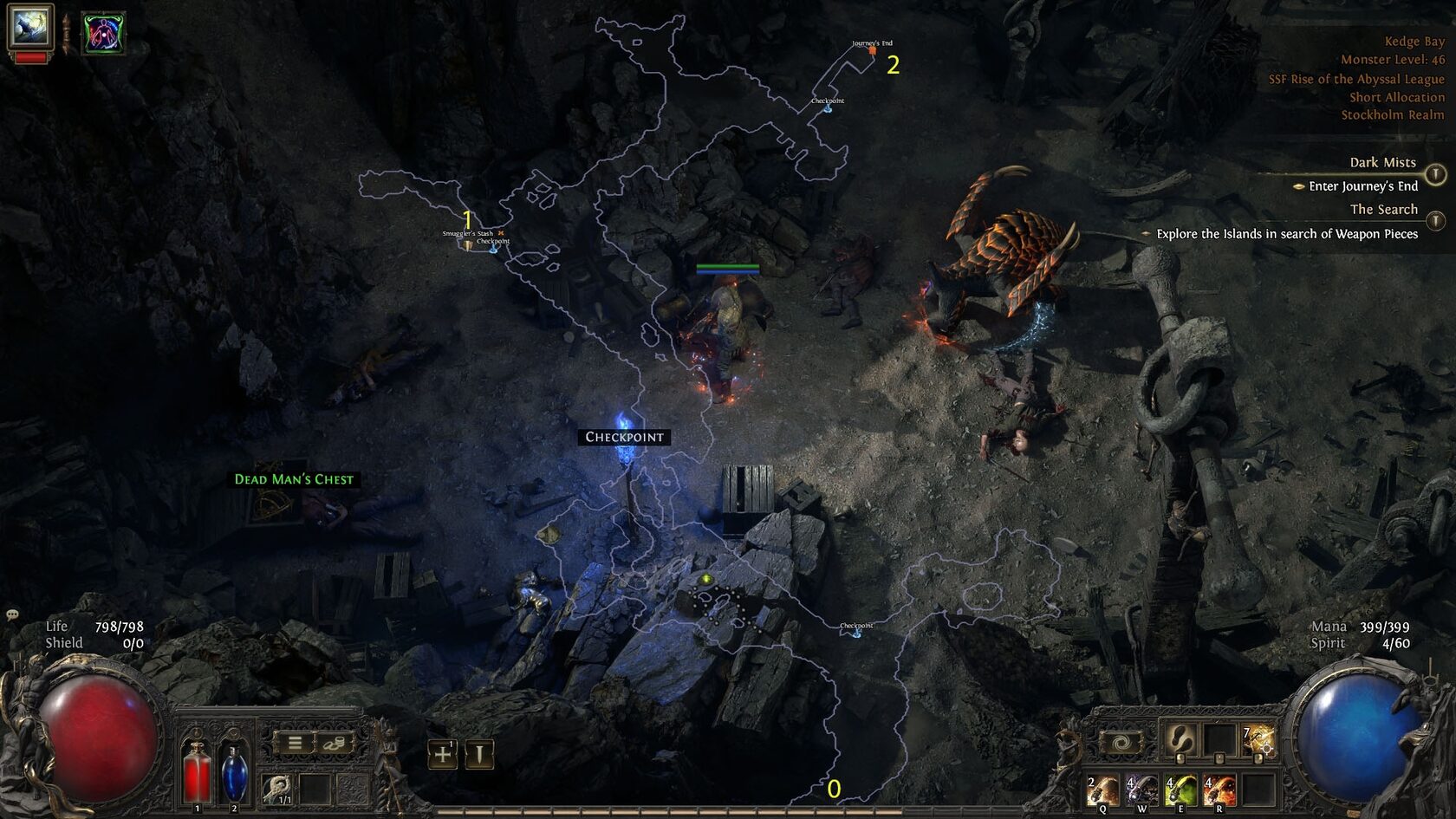
Task: Activate the skill bound to Q
Action: pyautogui.click(x=1102, y=789)
